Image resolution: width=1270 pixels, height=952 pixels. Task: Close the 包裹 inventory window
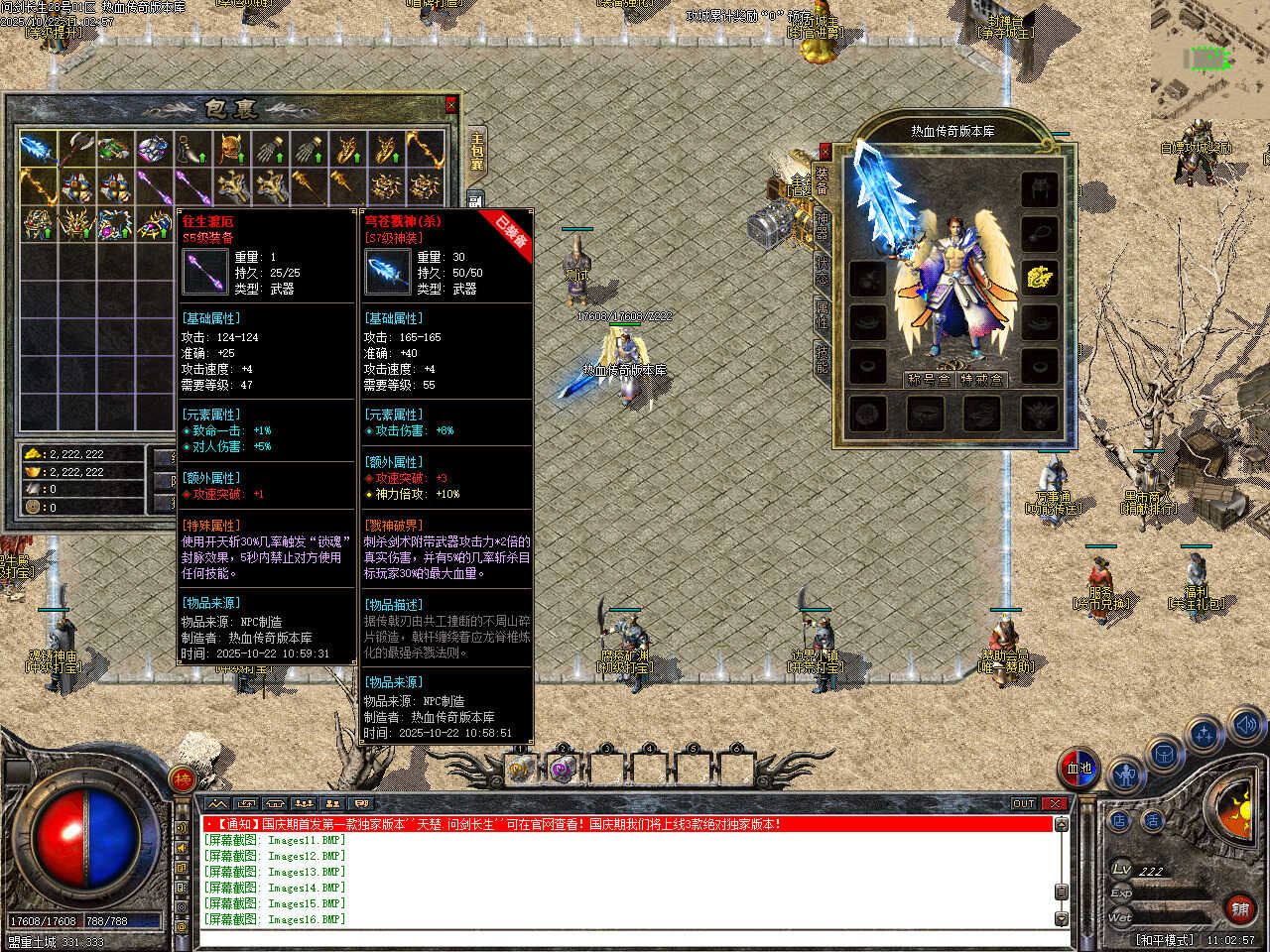451,104
